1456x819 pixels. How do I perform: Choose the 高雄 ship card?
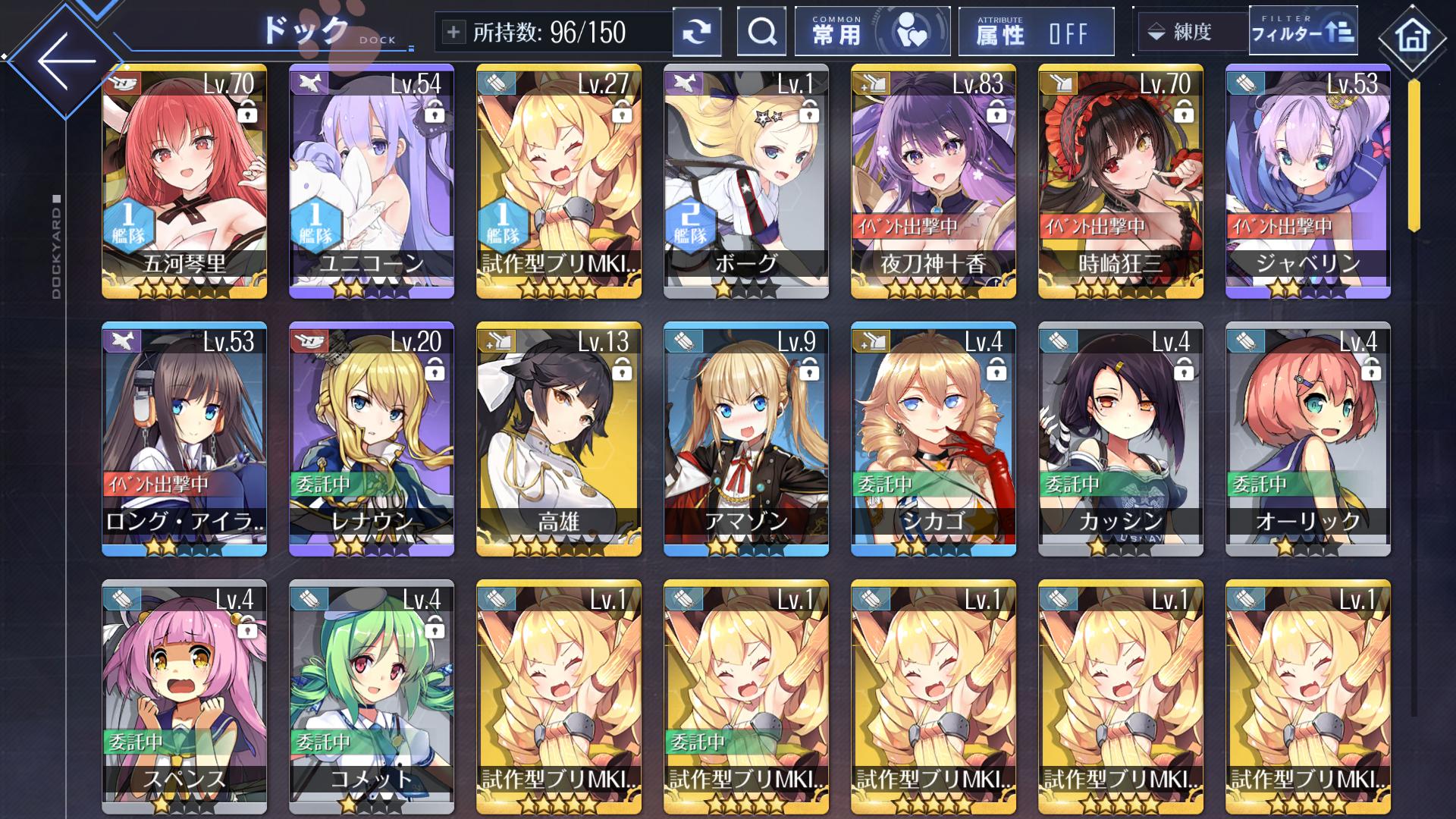pos(559,440)
